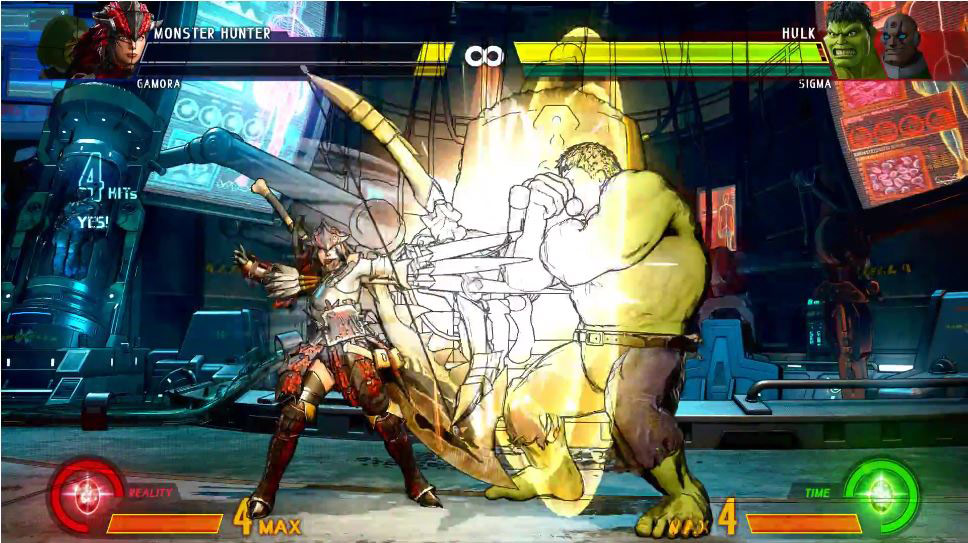
Task: Click Sigma's partner portrait
Action: (x=902, y=43)
